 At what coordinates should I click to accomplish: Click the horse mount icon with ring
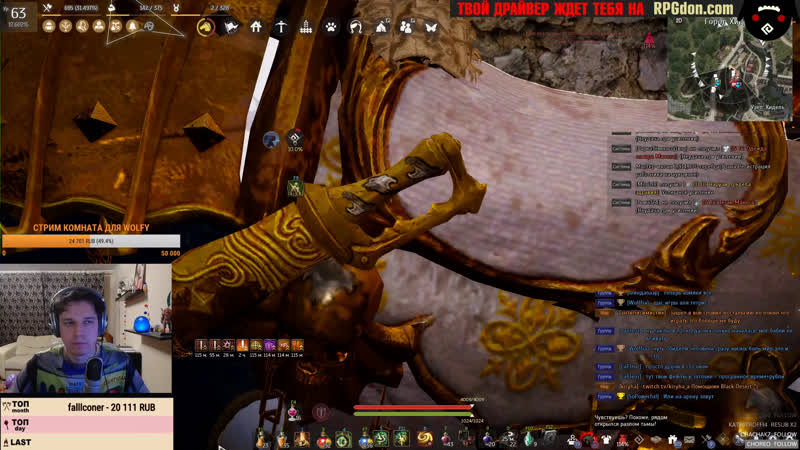206,27
